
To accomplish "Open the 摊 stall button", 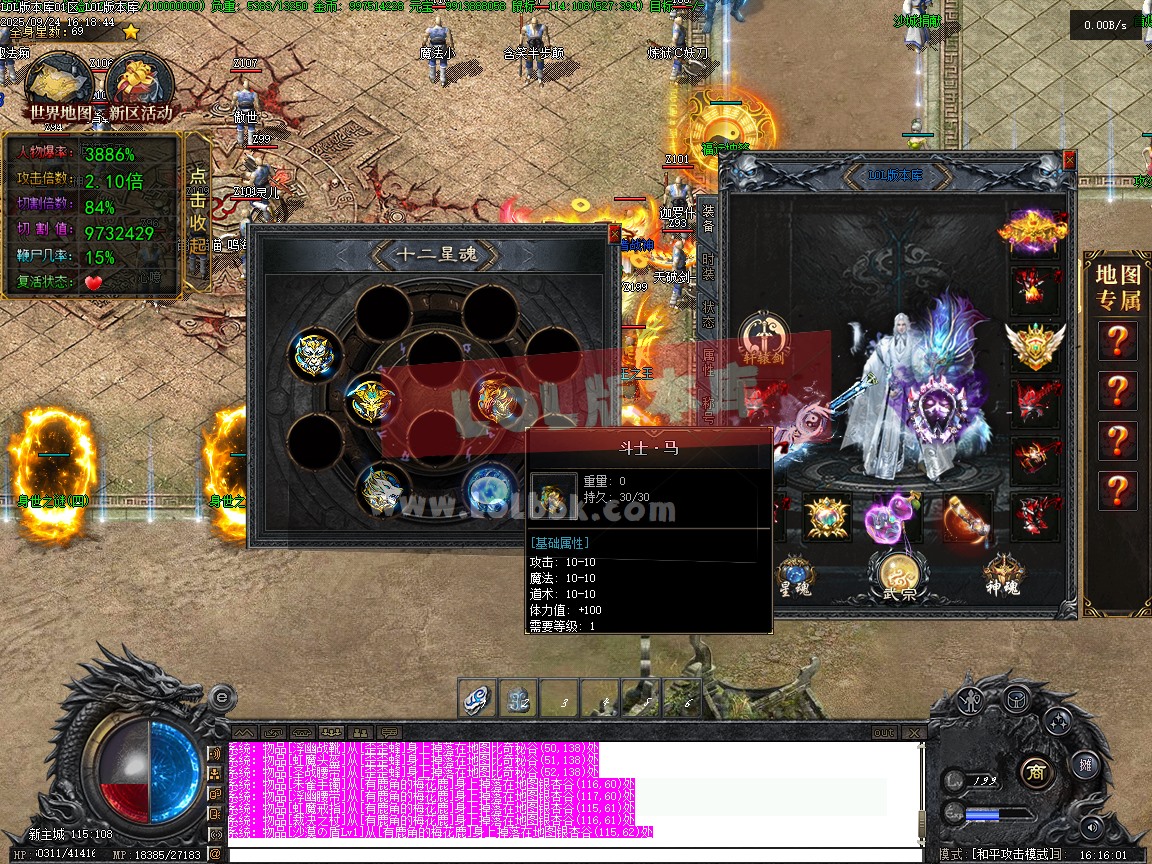I will coord(1086,766).
